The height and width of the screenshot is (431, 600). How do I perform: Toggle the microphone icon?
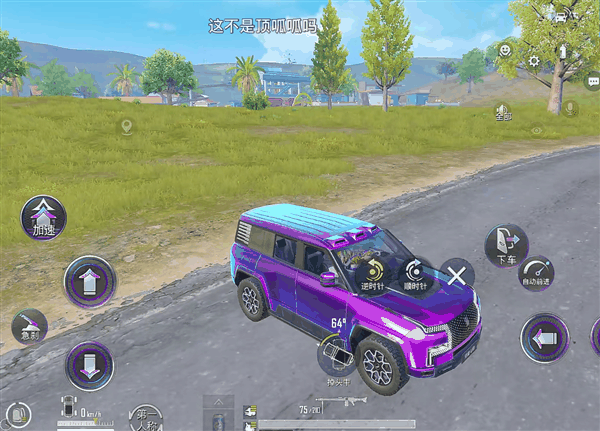pyautogui.click(x=570, y=107)
